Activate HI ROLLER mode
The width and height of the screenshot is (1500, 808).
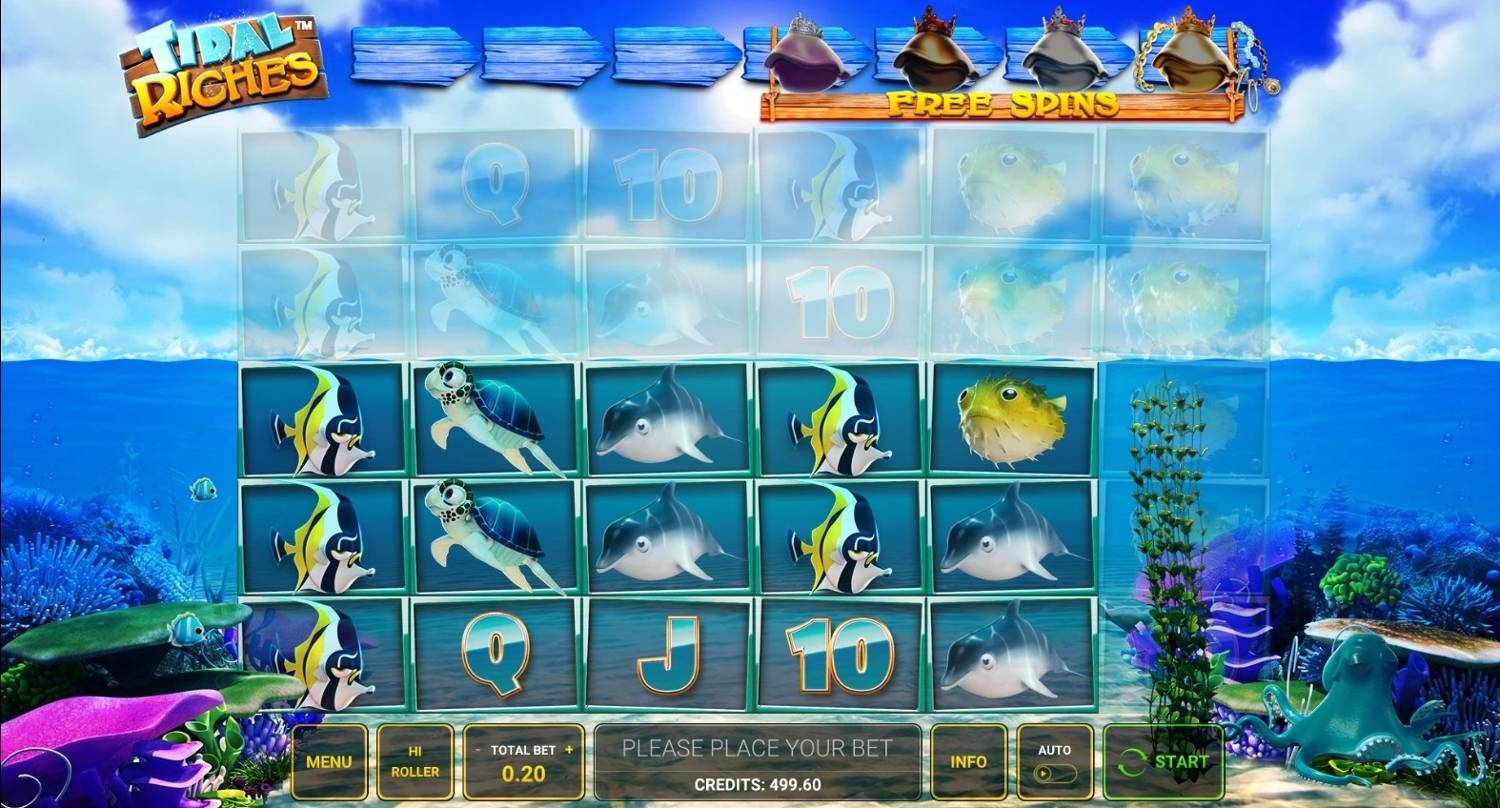pos(415,763)
